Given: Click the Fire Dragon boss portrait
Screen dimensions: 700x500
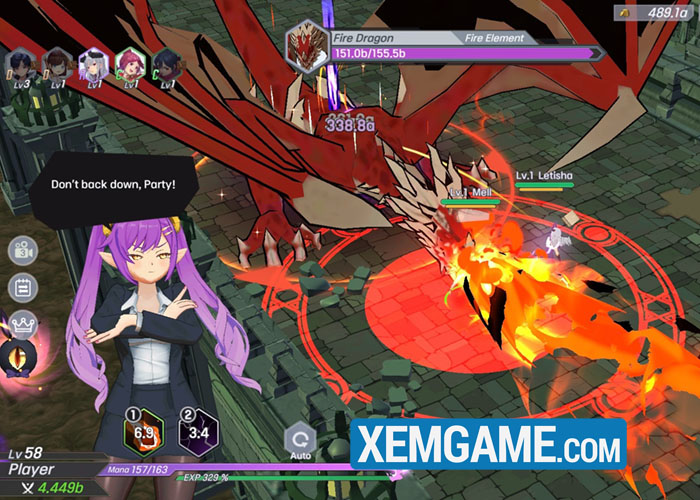Looking at the screenshot, I should point(303,46).
